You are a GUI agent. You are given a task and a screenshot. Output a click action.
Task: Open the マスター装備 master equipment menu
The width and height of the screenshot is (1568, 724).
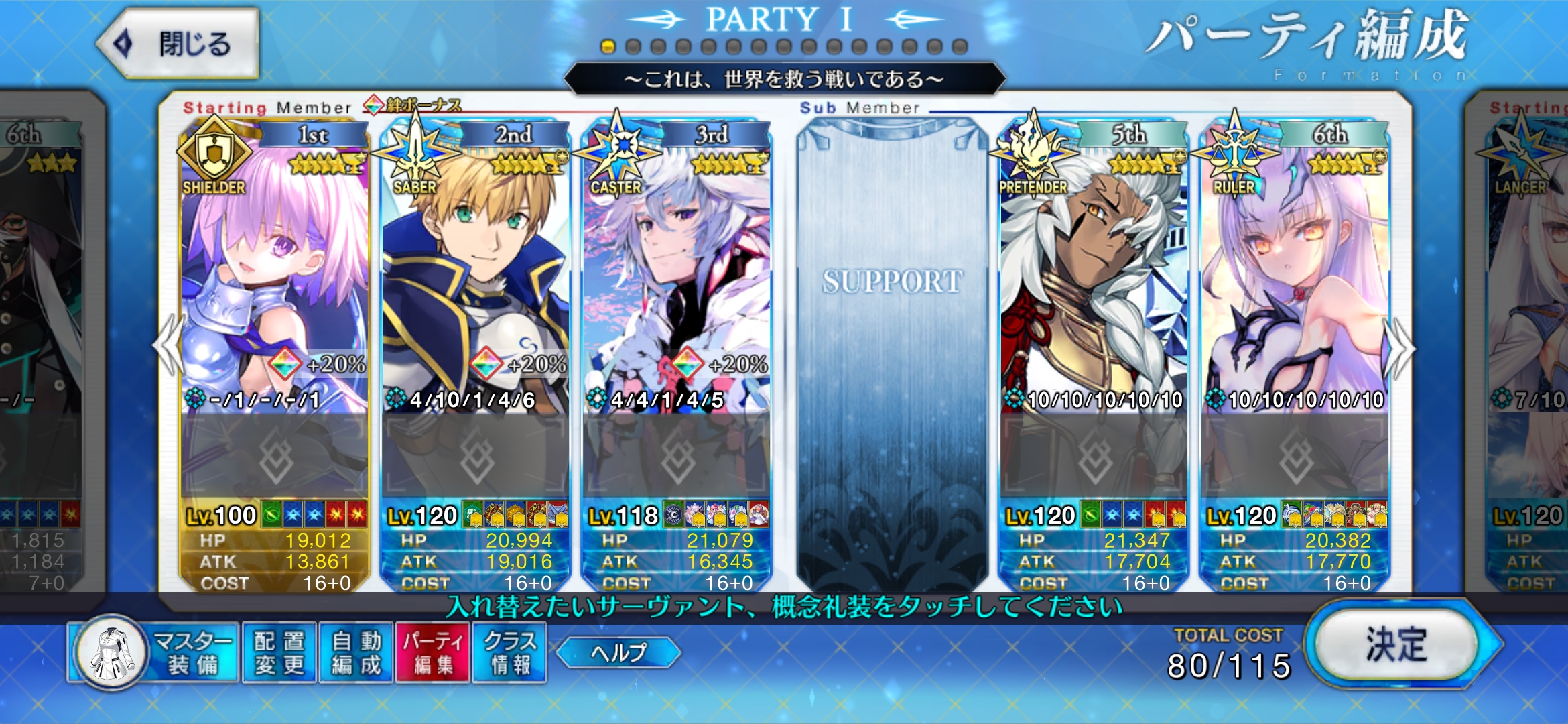(155, 653)
